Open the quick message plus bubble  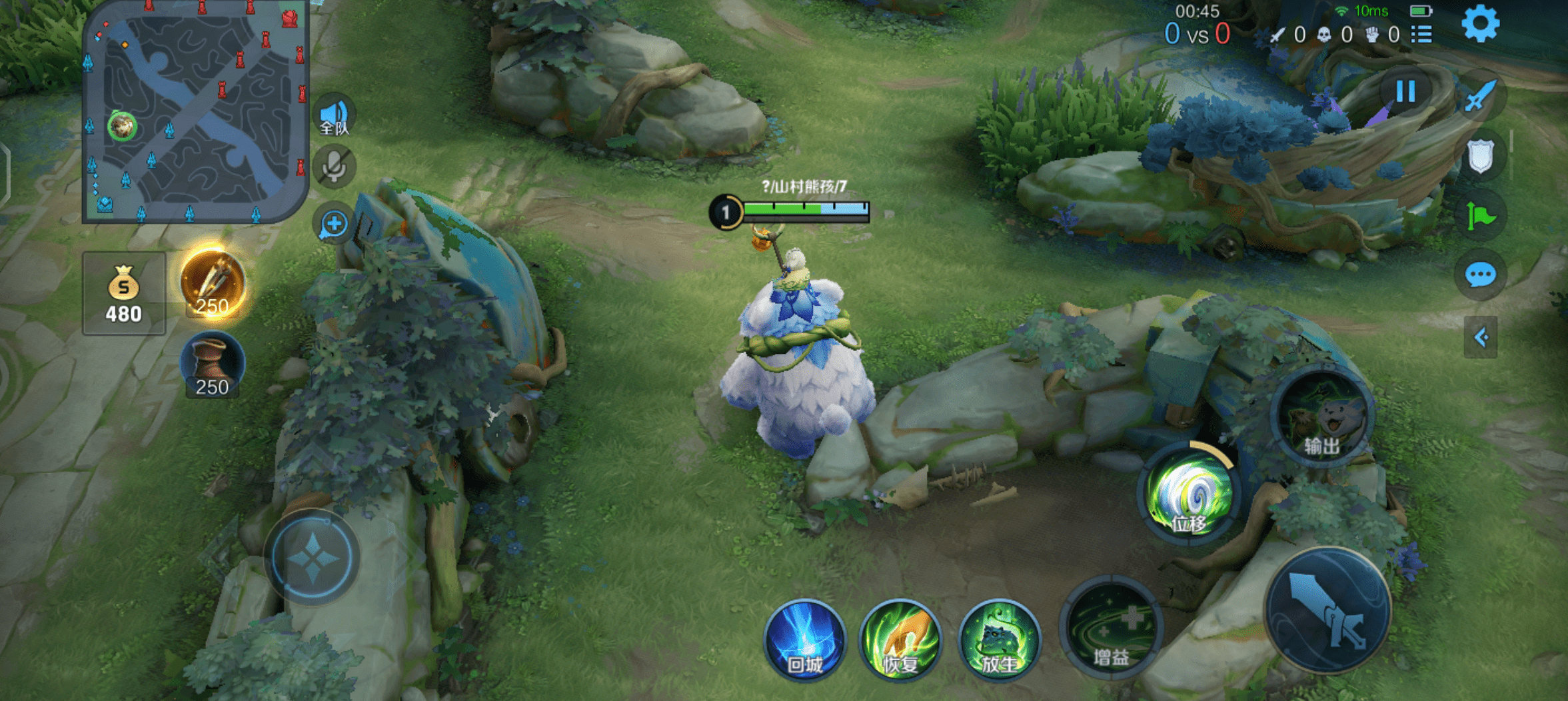(334, 225)
